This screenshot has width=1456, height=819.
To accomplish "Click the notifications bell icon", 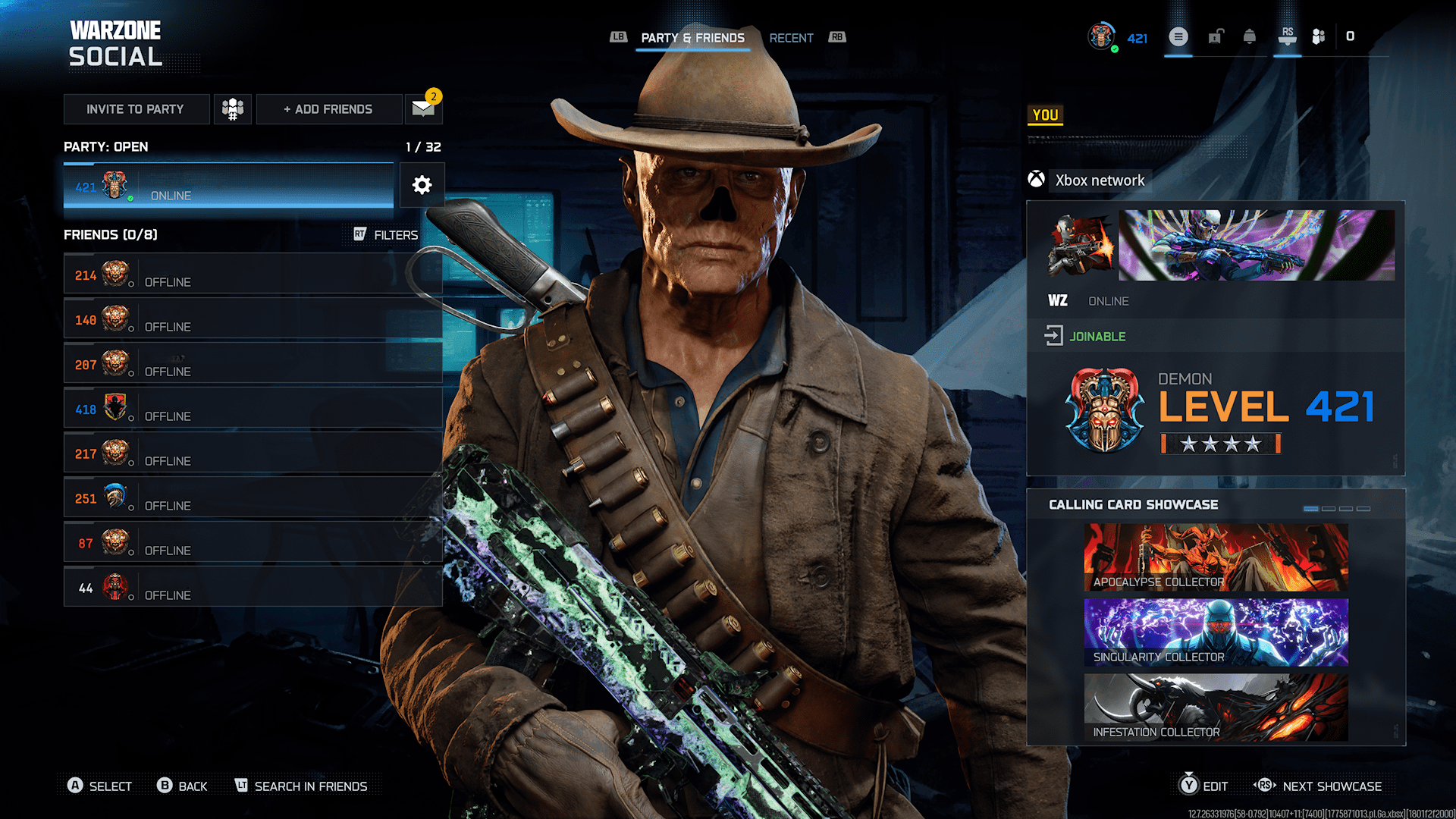I will click(1249, 36).
